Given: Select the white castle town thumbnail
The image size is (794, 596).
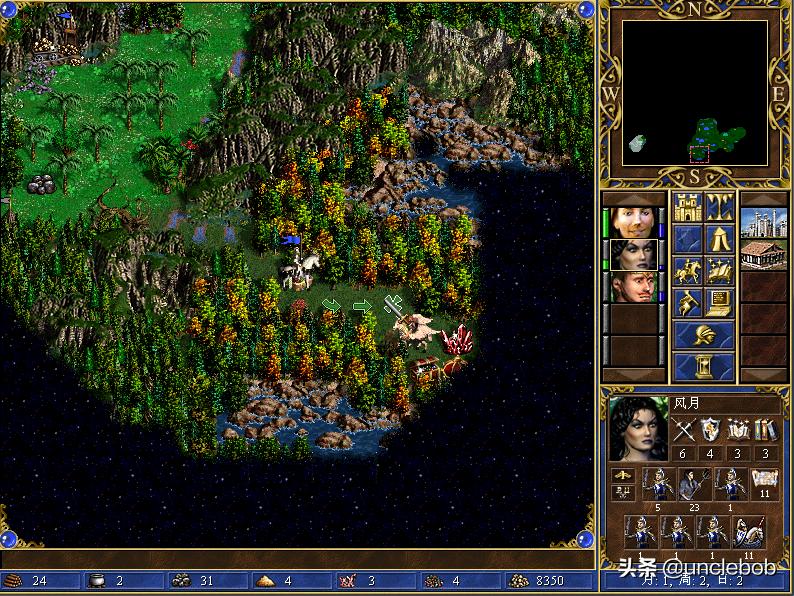Looking at the screenshot, I should pyautogui.click(x=764, y=221).
